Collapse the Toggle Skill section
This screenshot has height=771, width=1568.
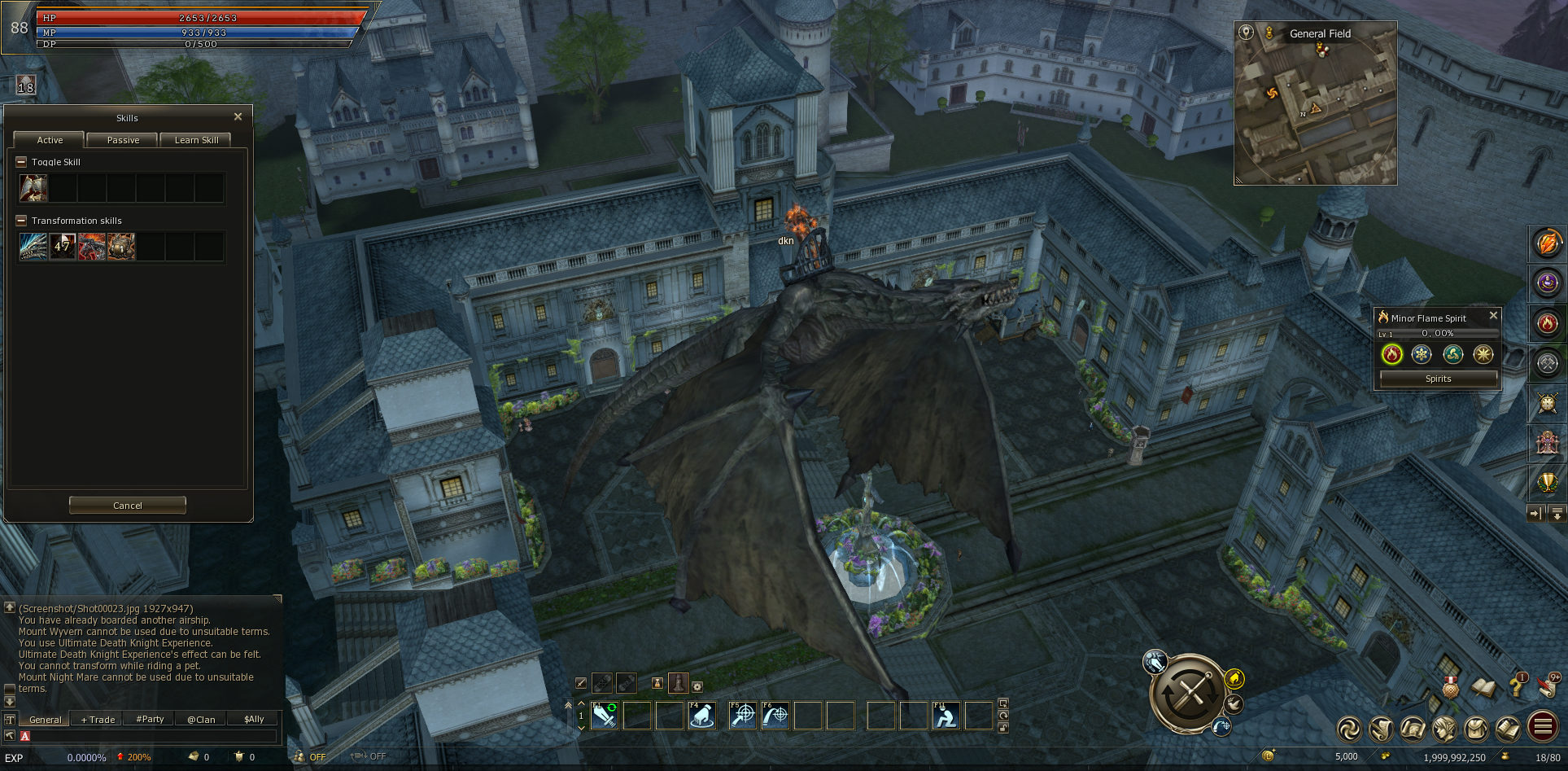(x=21, y=162)
